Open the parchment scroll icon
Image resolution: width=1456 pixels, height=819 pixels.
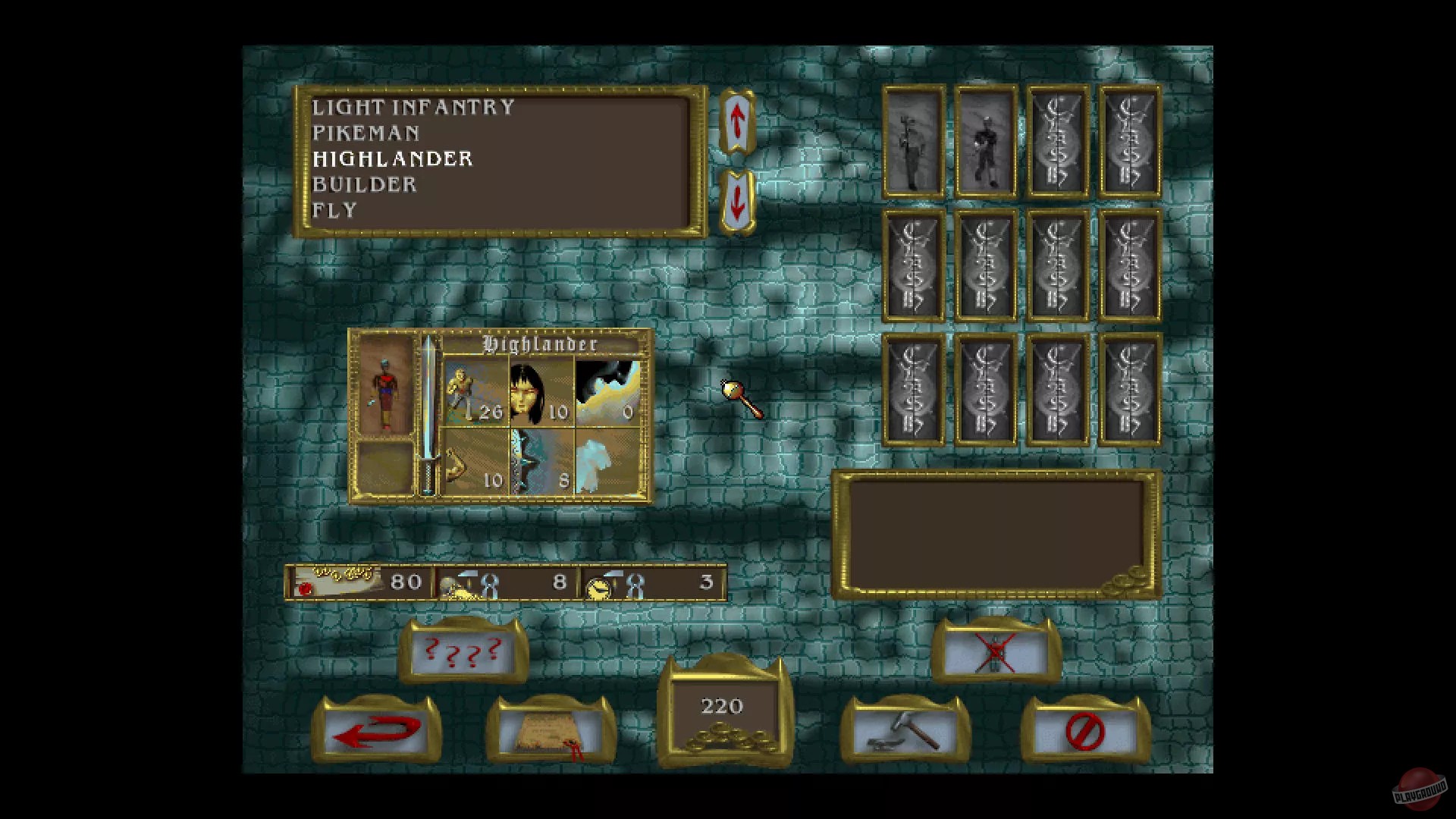[550, 732]
